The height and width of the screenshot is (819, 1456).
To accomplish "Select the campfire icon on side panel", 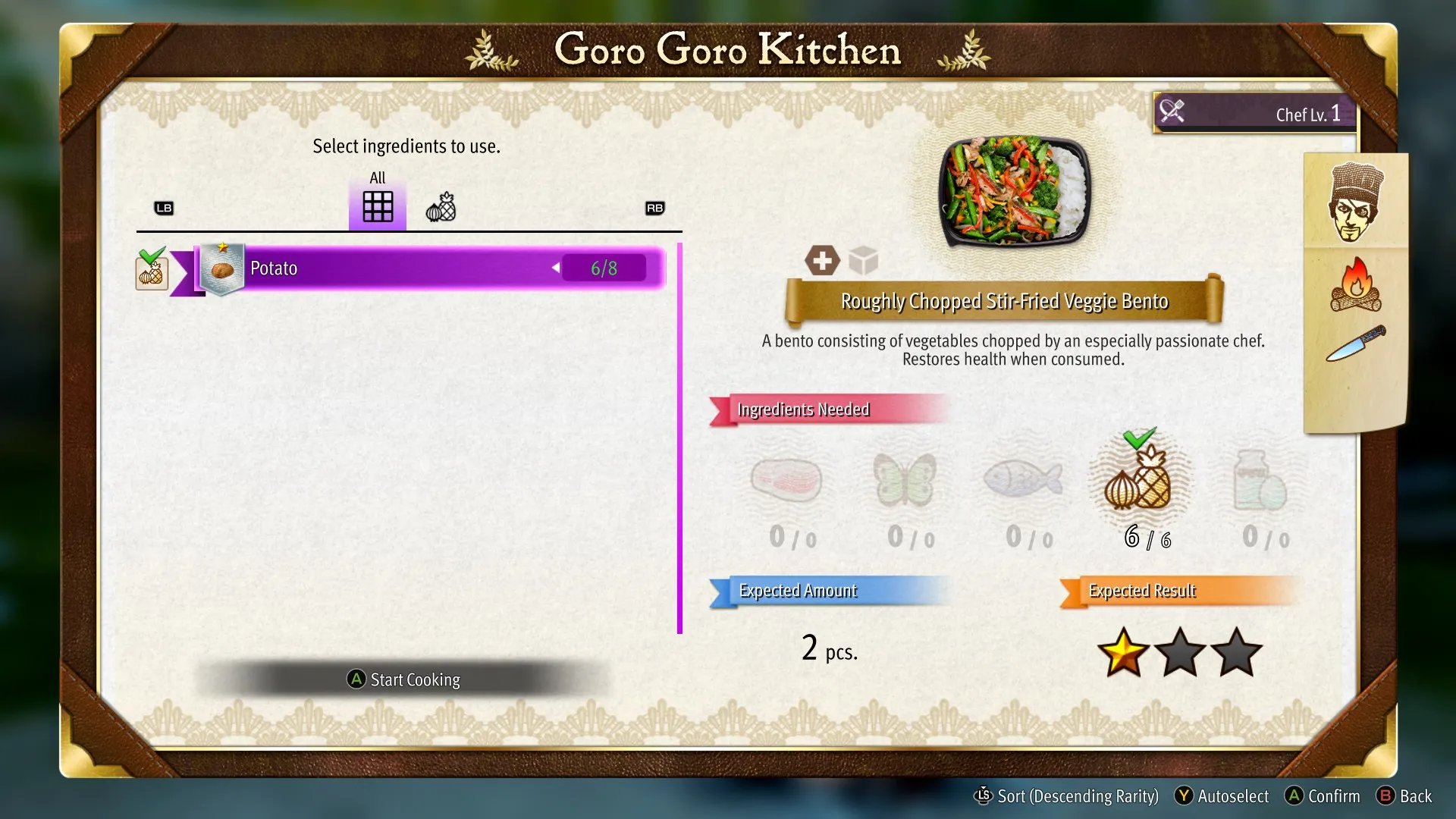I will point(1356,285).
